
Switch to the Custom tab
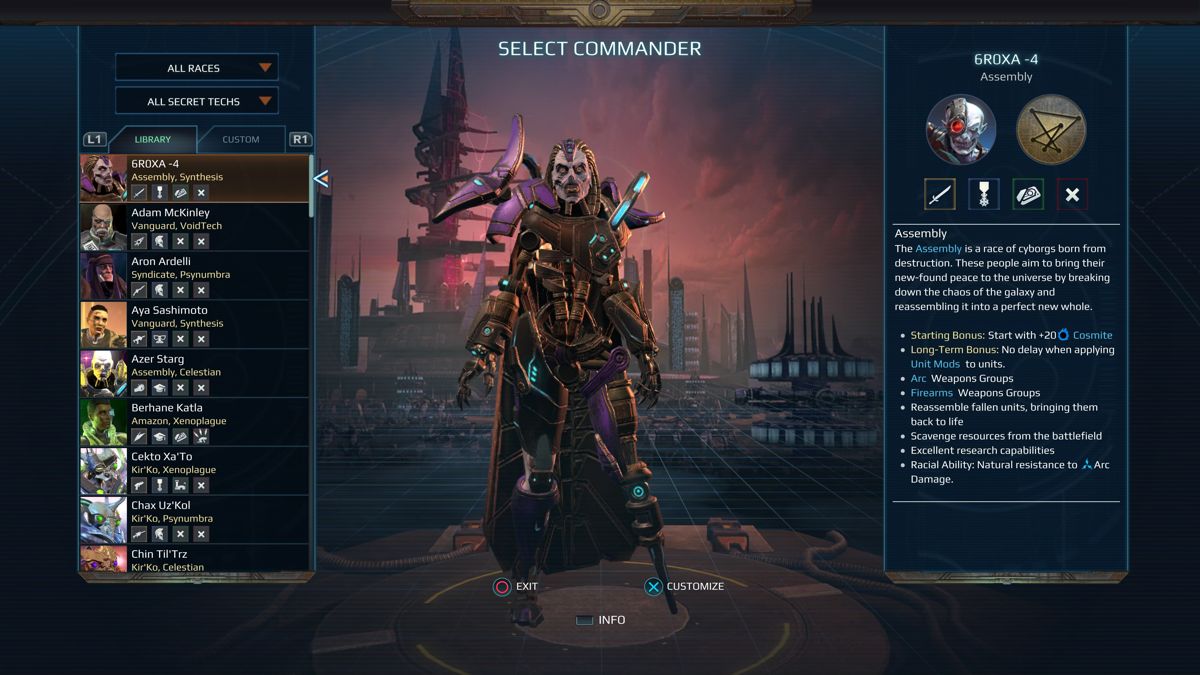point(241,139)
